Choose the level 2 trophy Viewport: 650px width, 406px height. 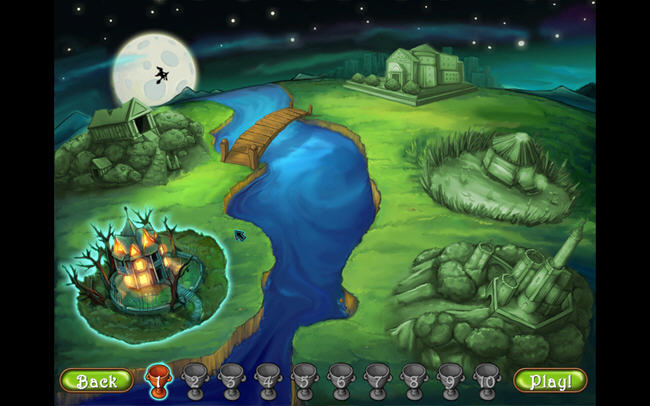[x=195, y=378]
